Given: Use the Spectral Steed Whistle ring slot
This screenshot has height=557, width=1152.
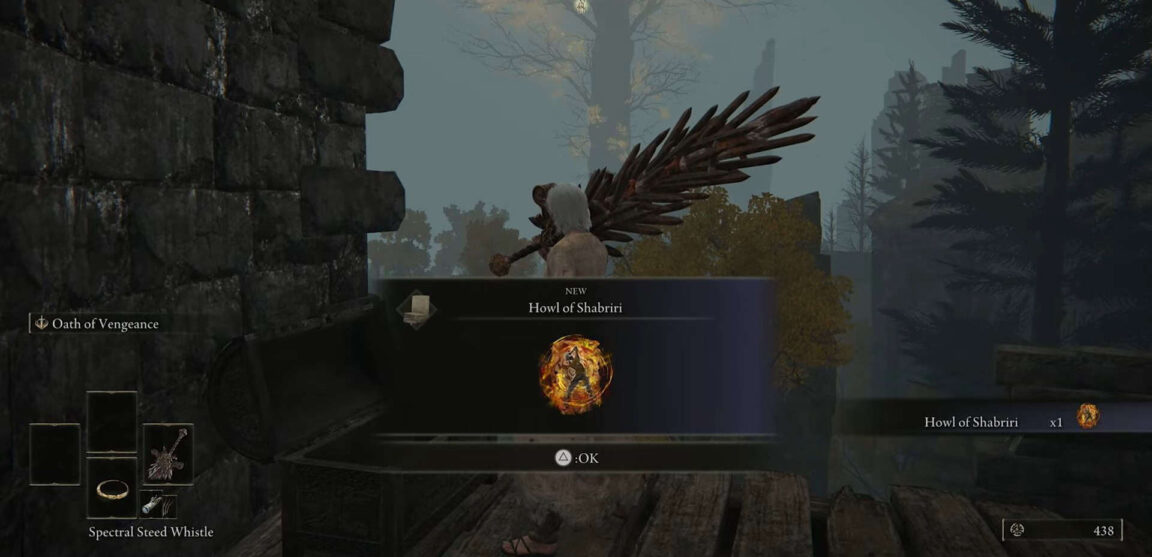Looking at the screenshot, I should pyautogui.click(x=112, y=489).
